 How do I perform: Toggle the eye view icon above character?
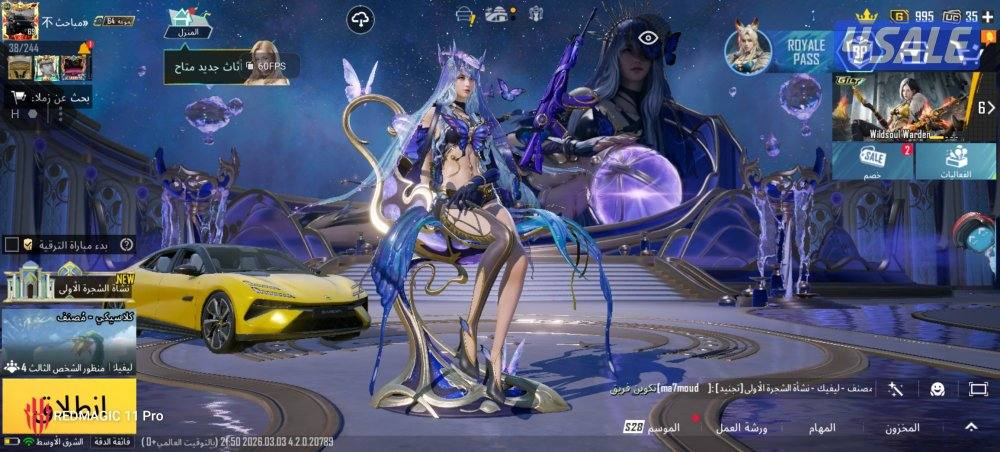pyautogui.click(x=648, y=38)
